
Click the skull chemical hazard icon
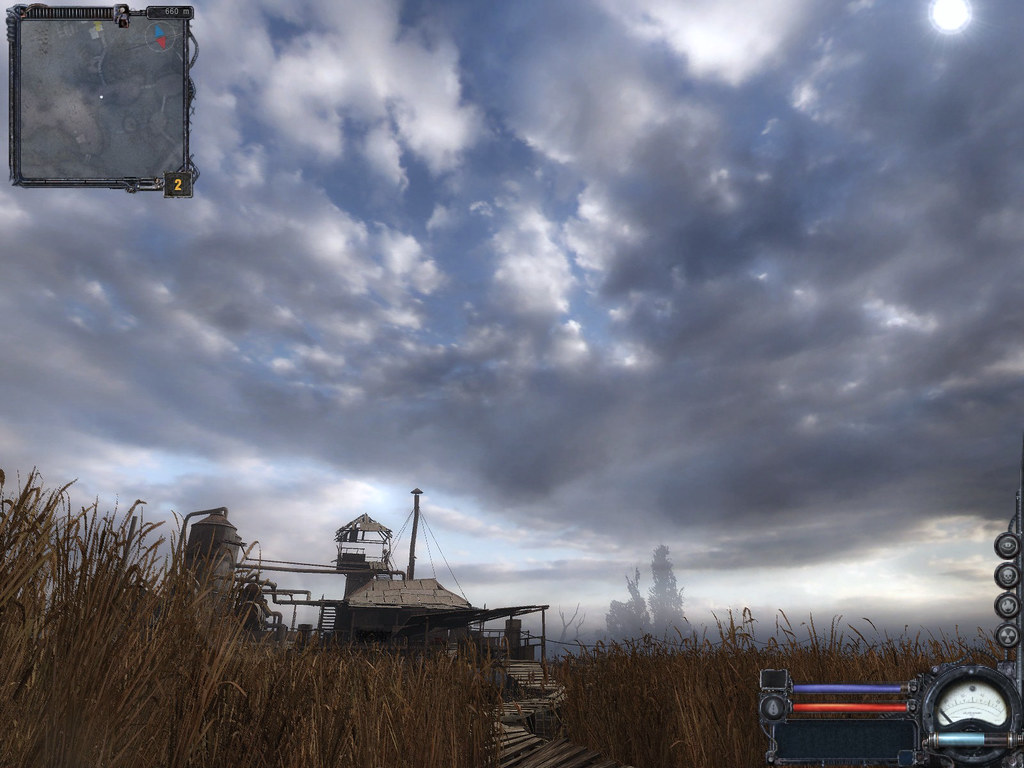pos(1007,575)
